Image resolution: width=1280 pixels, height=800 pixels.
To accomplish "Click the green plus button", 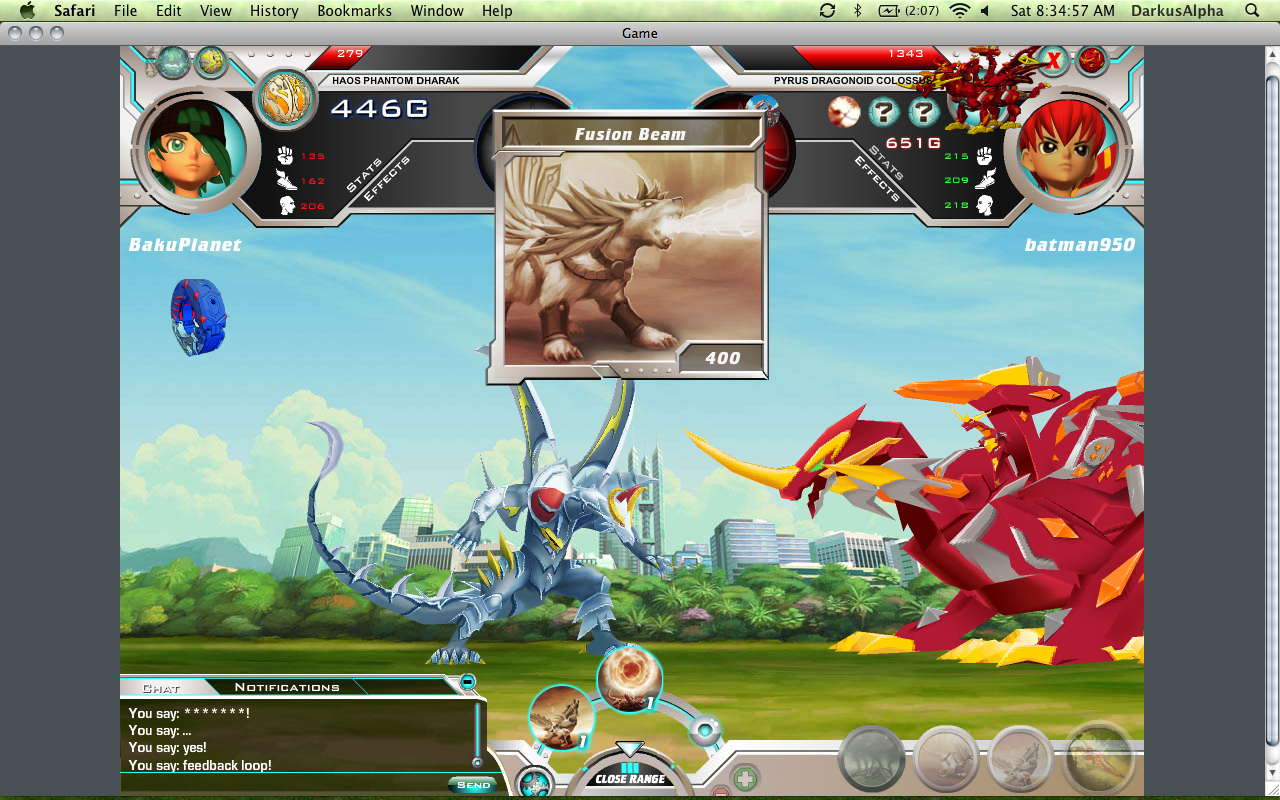I will tap(745, 778).
